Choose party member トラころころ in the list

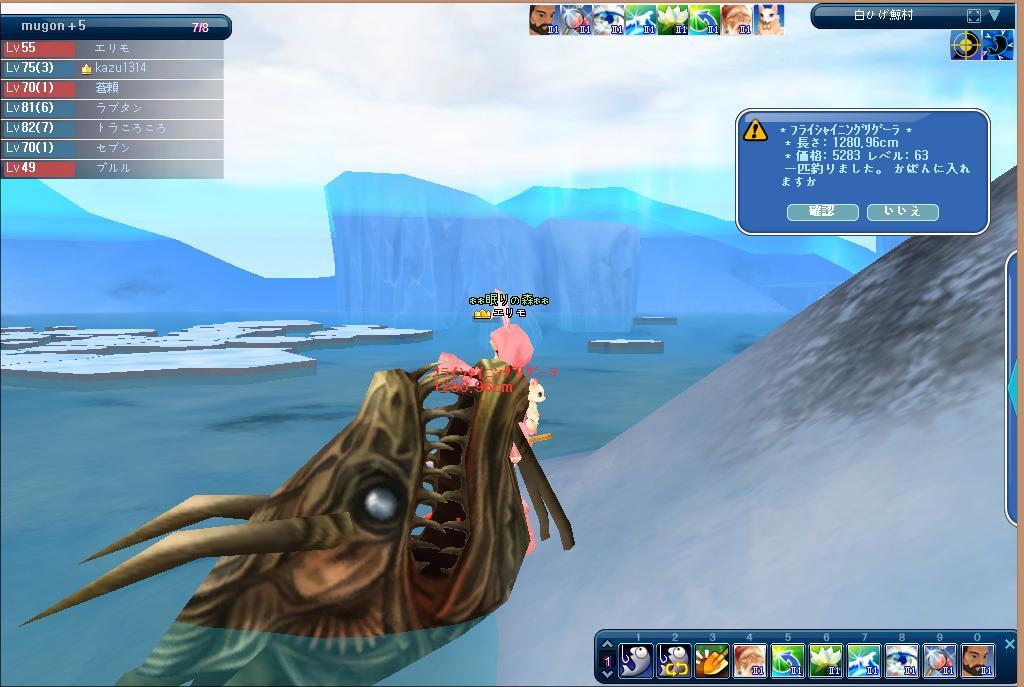pos(130,128)
